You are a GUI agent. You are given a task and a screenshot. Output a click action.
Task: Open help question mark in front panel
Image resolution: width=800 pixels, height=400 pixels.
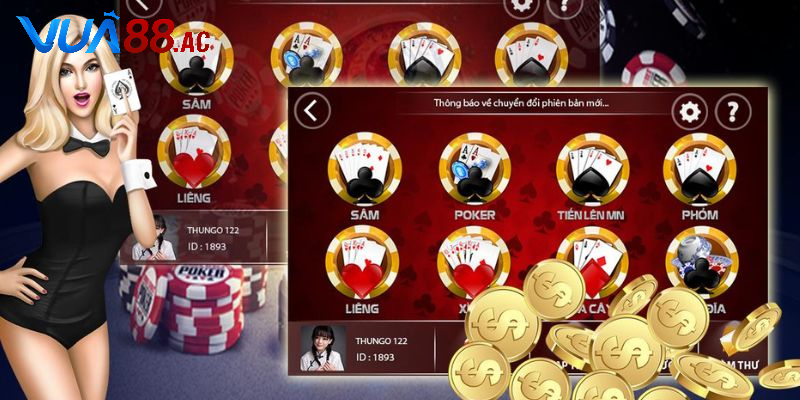pyautogui.click(x=733, y=111)
